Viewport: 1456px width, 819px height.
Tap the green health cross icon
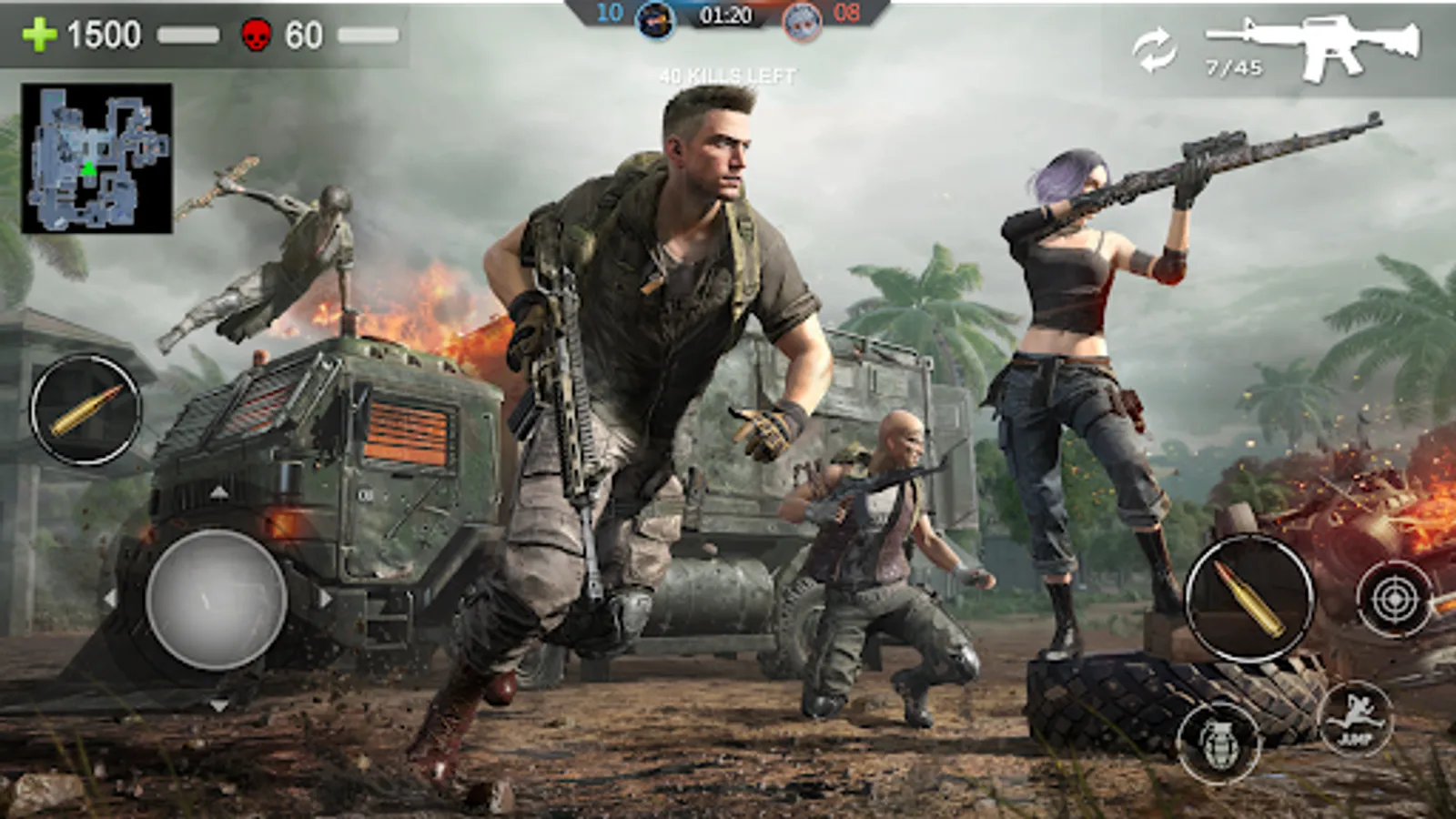point(38,35)
